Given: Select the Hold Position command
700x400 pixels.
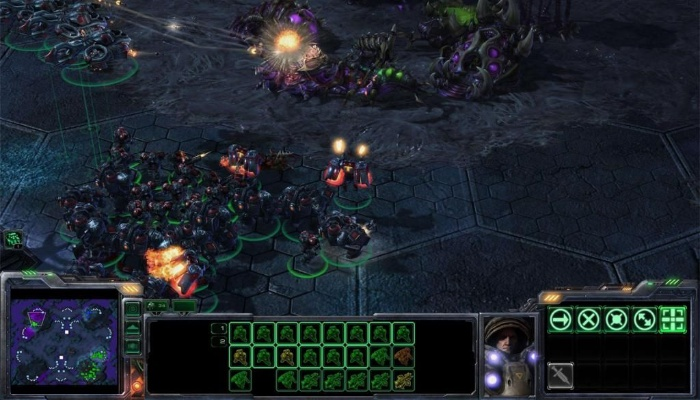Looking at the screenshot, I should (617, 319).
